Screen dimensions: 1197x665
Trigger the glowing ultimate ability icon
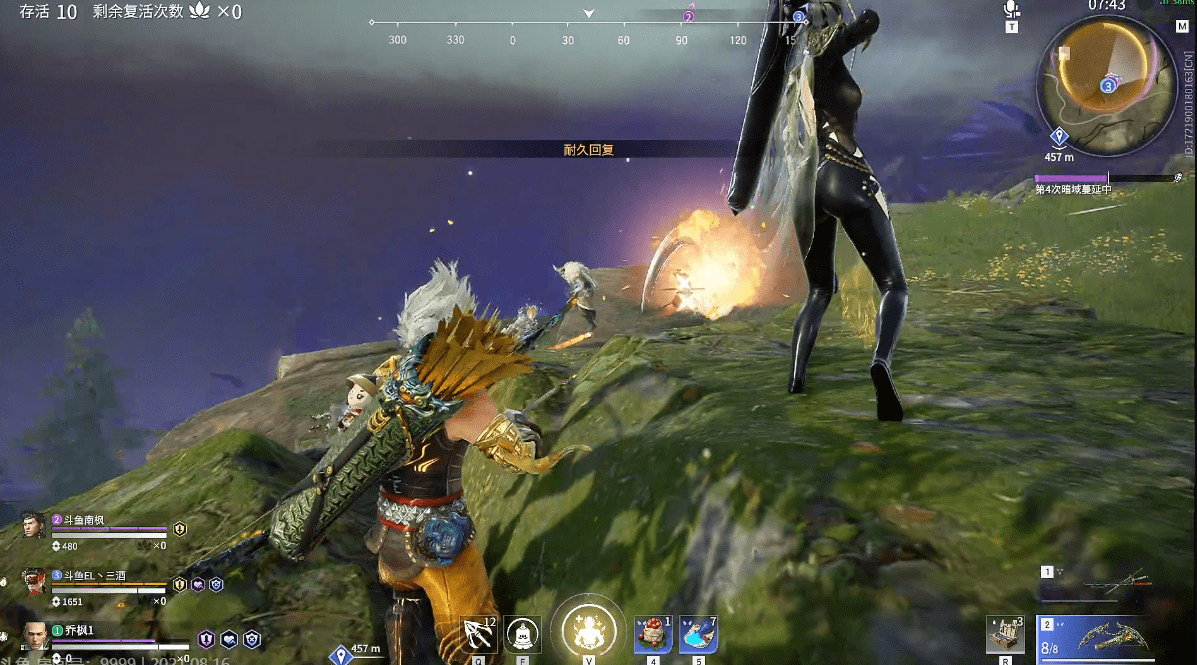tap(587, 631)
